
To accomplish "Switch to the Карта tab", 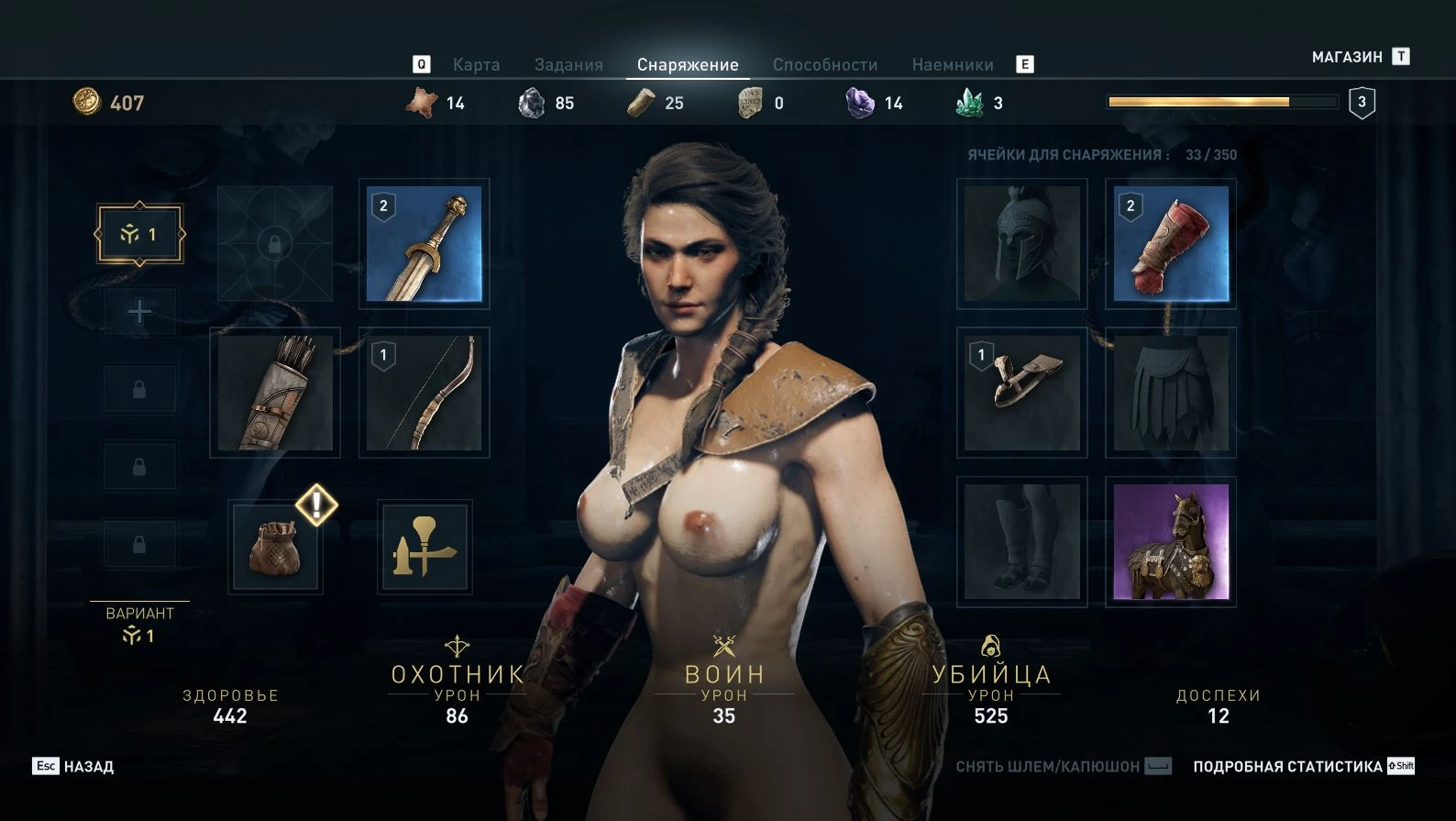I will [x=475, y=64].
